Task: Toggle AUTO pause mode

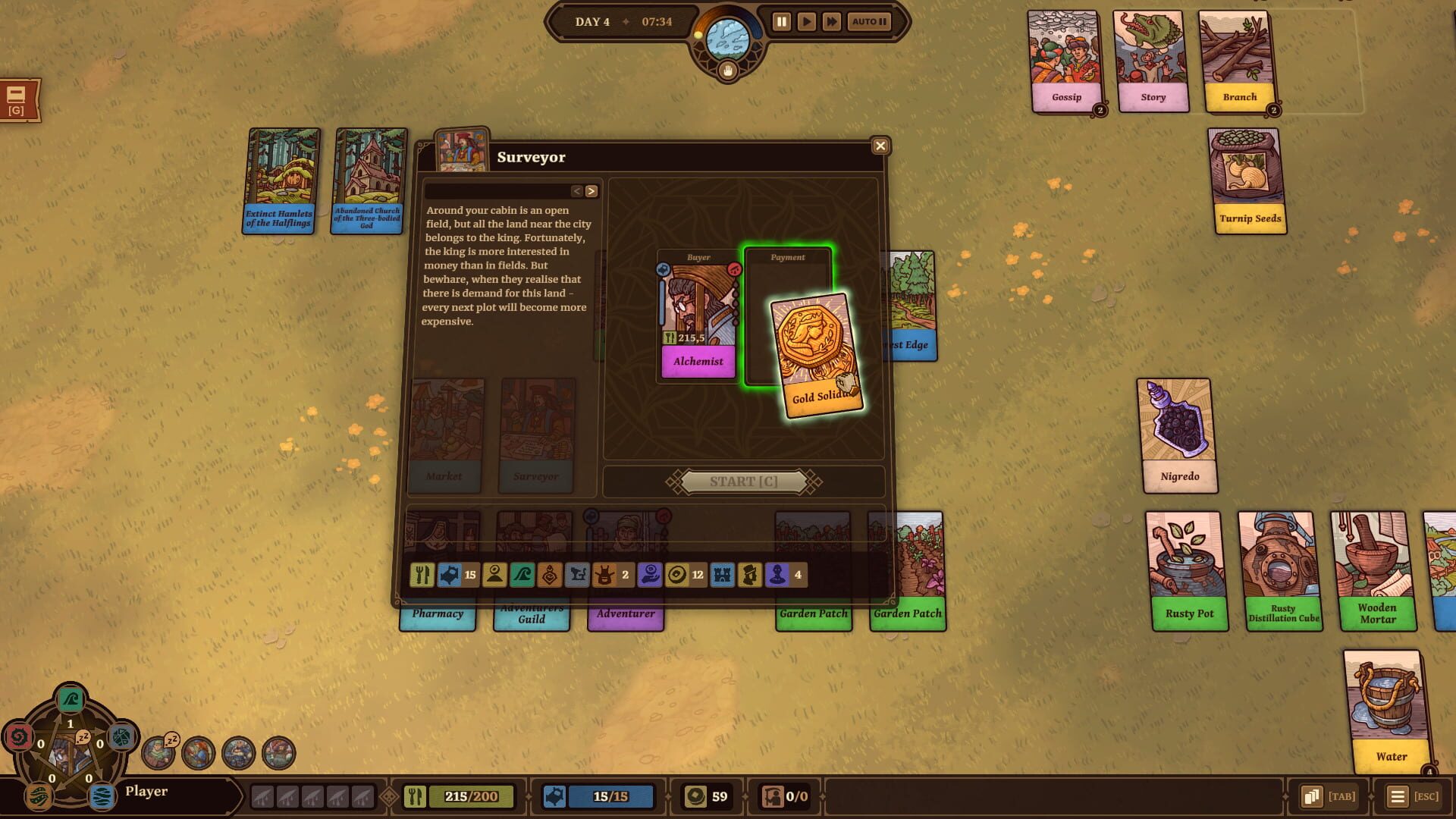Action: coord(868,22)
